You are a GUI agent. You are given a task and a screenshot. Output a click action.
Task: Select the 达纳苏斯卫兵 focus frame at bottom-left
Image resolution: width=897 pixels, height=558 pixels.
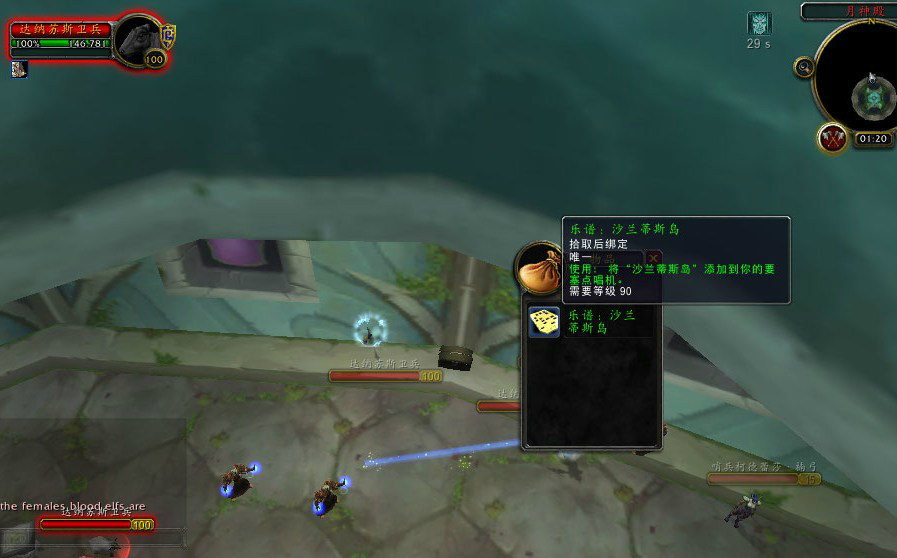(x=96, y=523)
